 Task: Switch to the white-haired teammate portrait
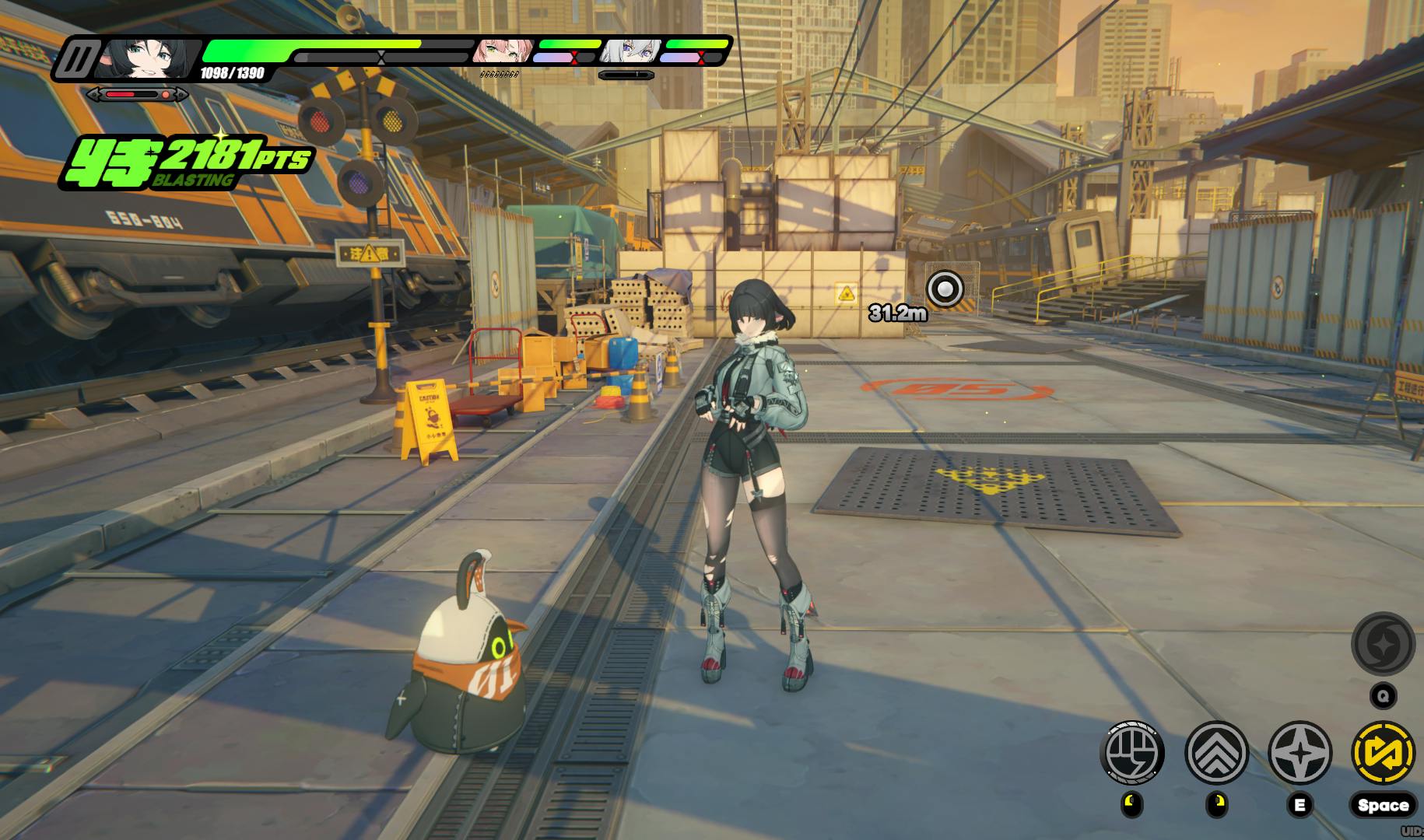(x=631, y=51)
